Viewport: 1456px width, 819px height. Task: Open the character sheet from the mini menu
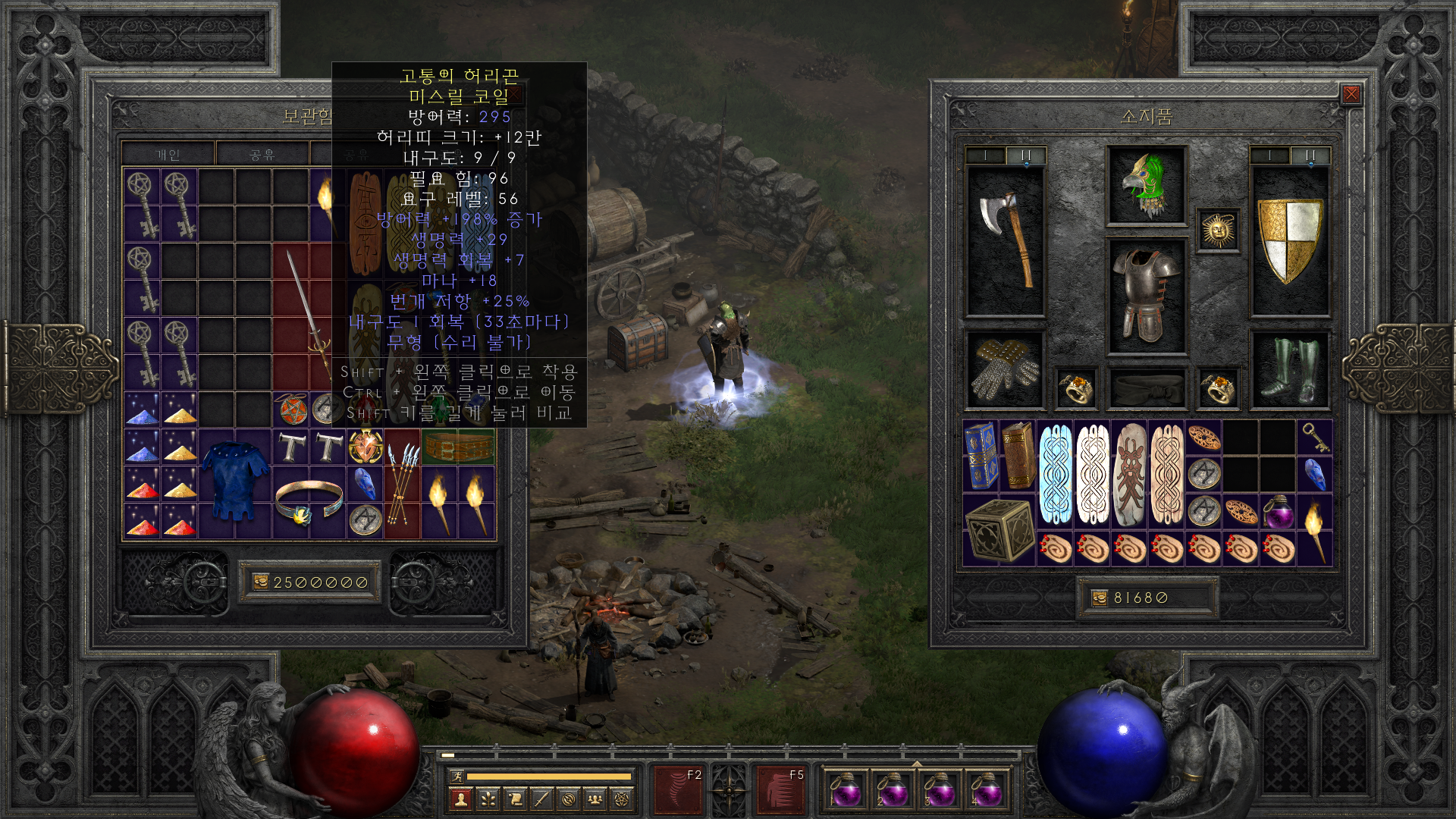tap(460, 799)
